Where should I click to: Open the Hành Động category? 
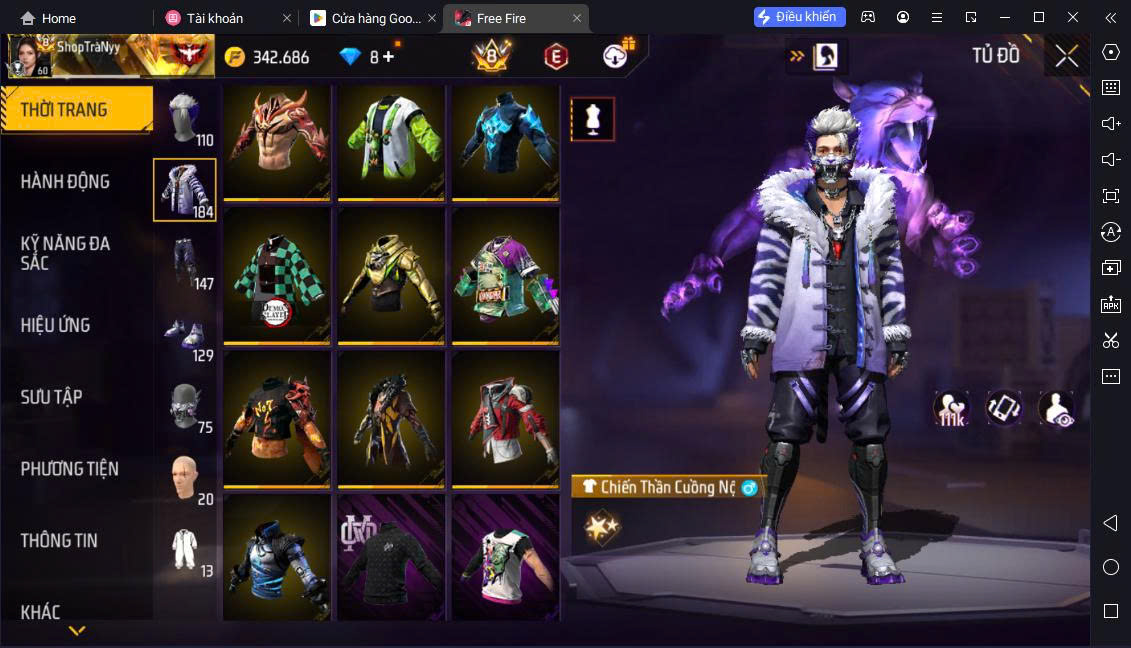pos(66,182)
